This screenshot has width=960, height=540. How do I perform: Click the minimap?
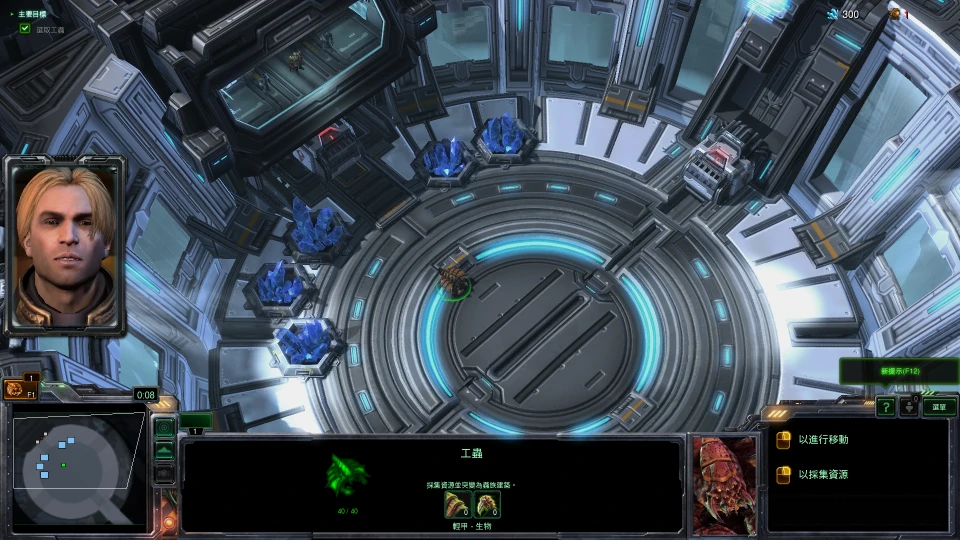tap(76, 469)
